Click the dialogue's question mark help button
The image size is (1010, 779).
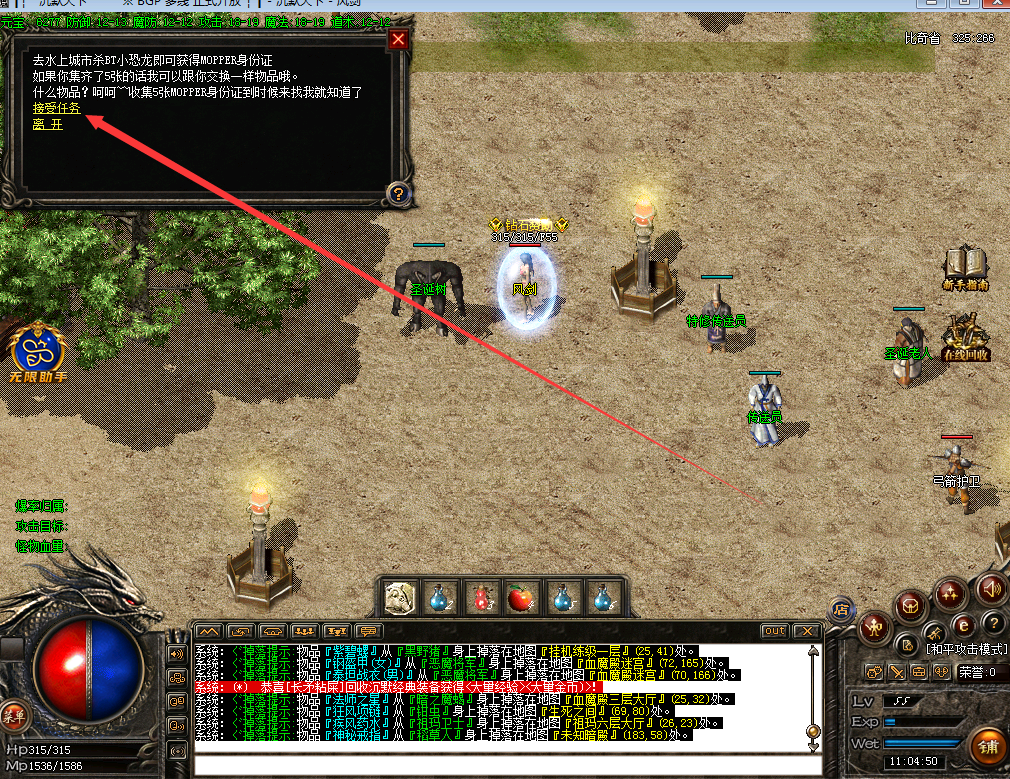(x=397, y=194)
